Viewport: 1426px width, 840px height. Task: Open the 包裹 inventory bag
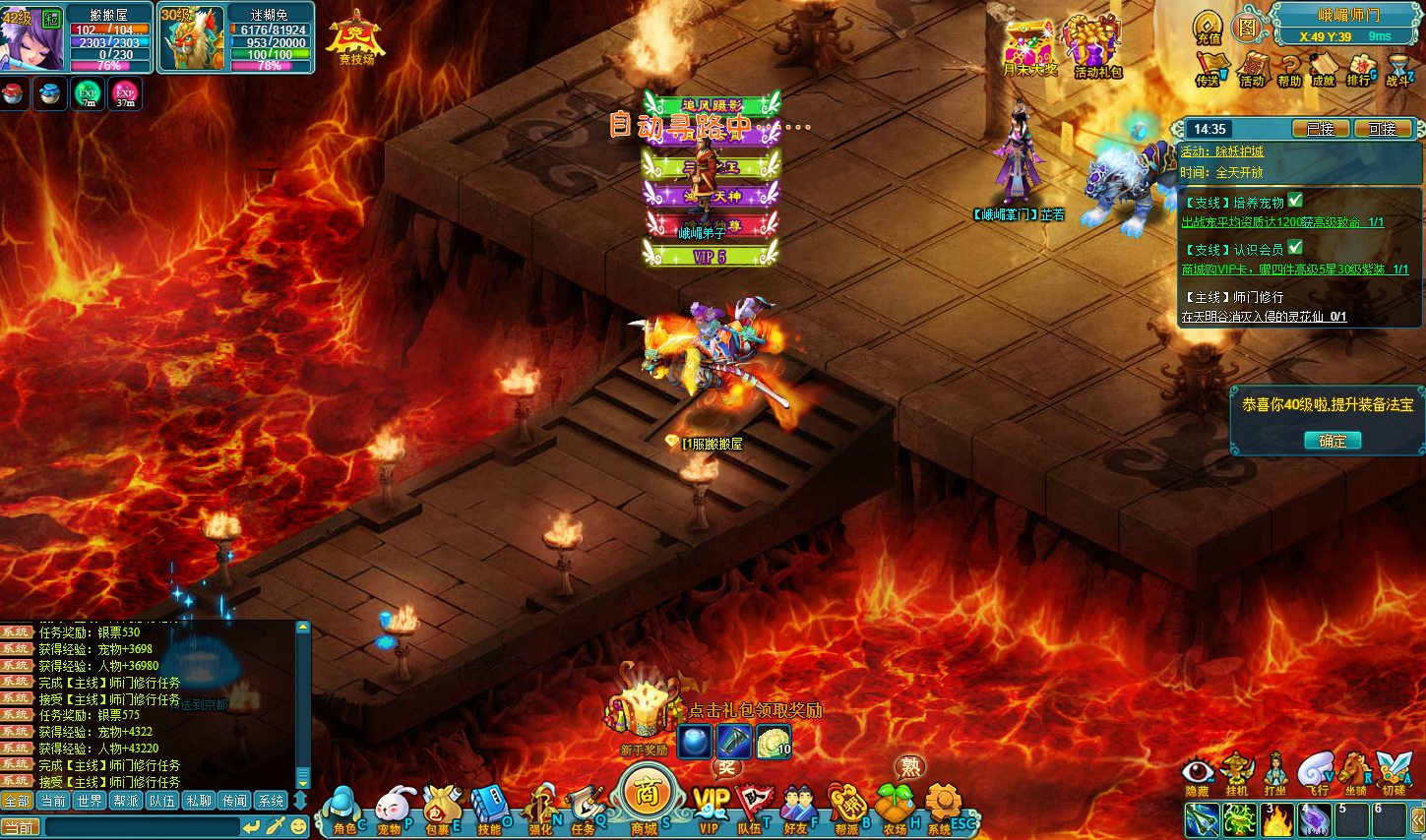440,810
